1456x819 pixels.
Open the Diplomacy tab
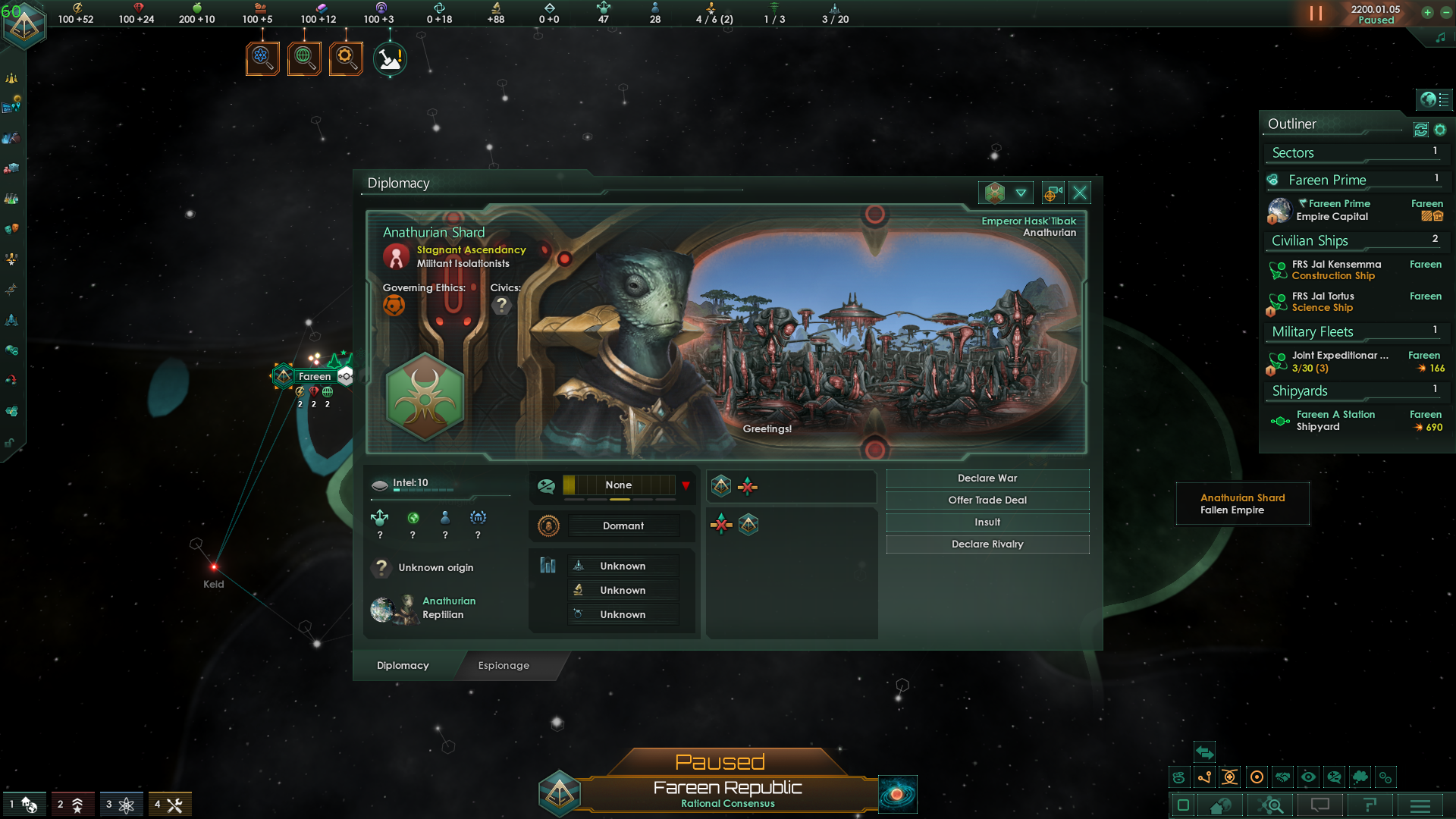403,666
